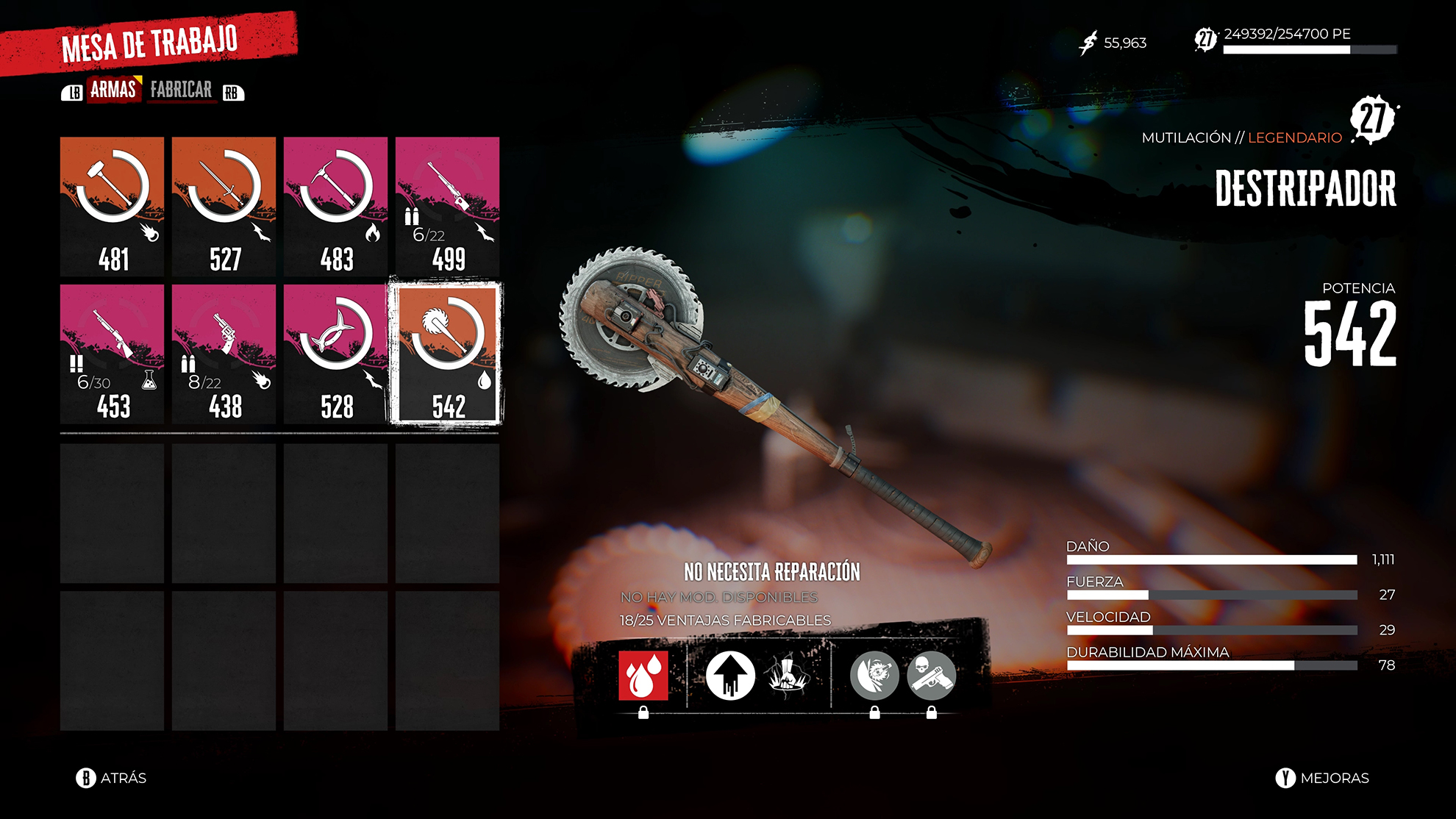This screenshot has height=819, width=1456.
Task: Choose the ground slam fist perk icon
Action: (x=788, y=675)
